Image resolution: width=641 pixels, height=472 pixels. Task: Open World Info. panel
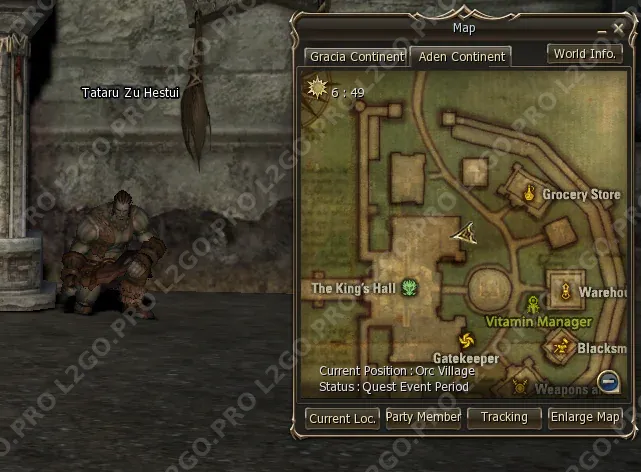584,54
